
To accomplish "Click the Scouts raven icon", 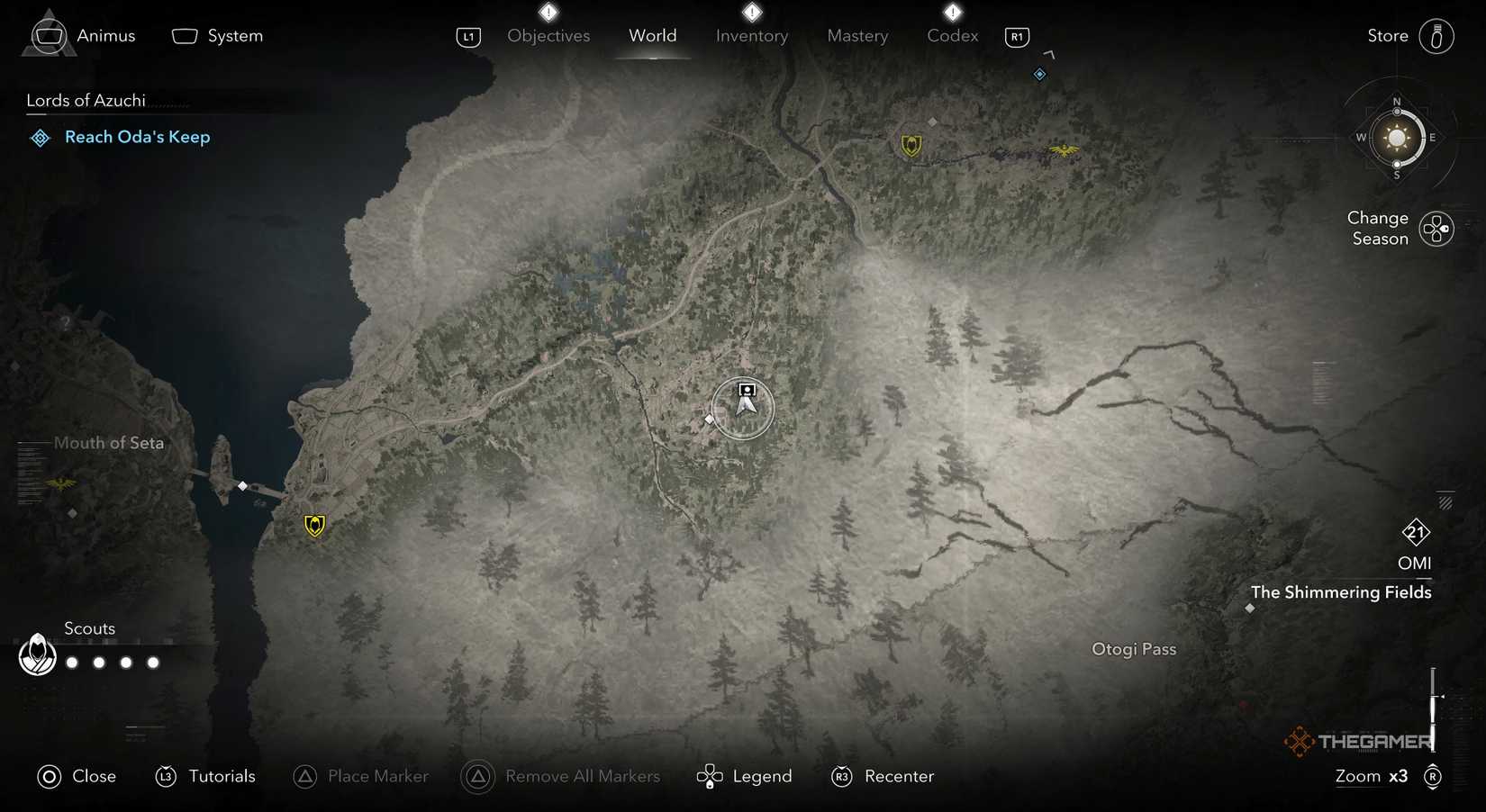I will (x=36, y=655).
